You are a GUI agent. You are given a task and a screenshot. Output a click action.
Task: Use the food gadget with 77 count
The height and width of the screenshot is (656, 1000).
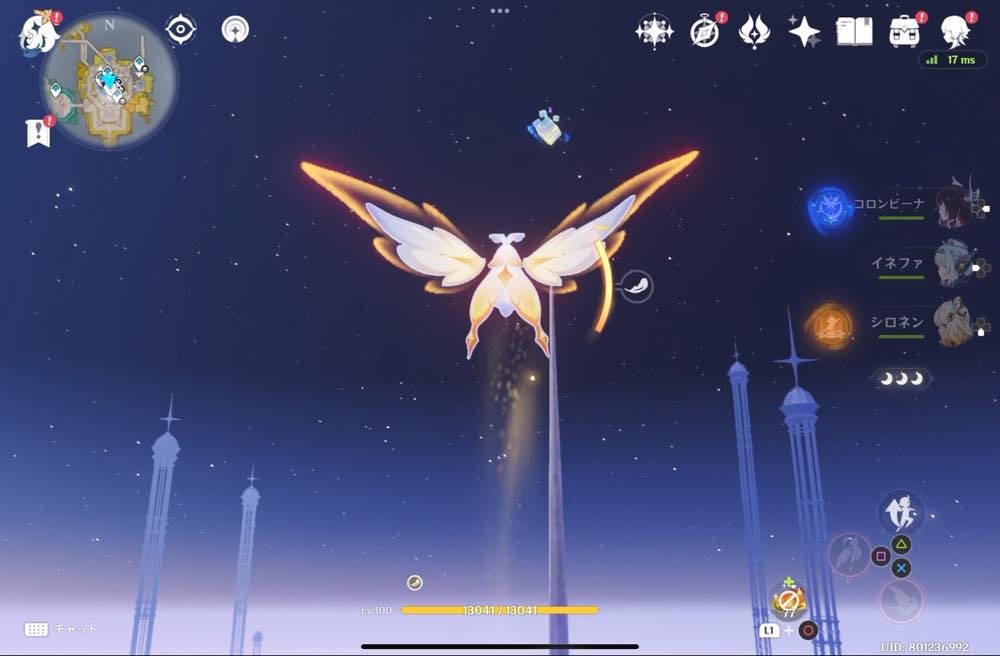tap(788, 601)
